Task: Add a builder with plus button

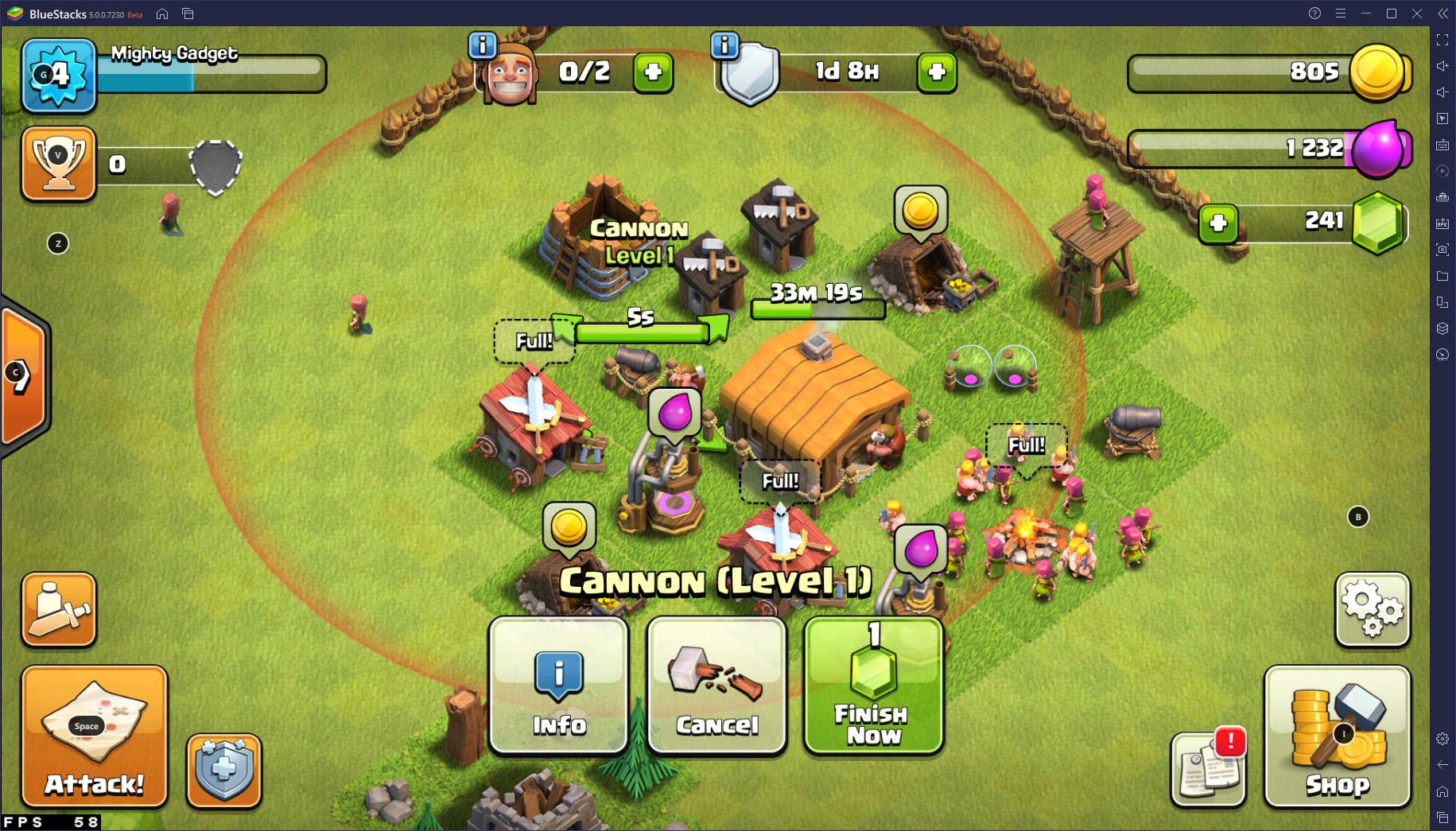Action: point(653,72)
